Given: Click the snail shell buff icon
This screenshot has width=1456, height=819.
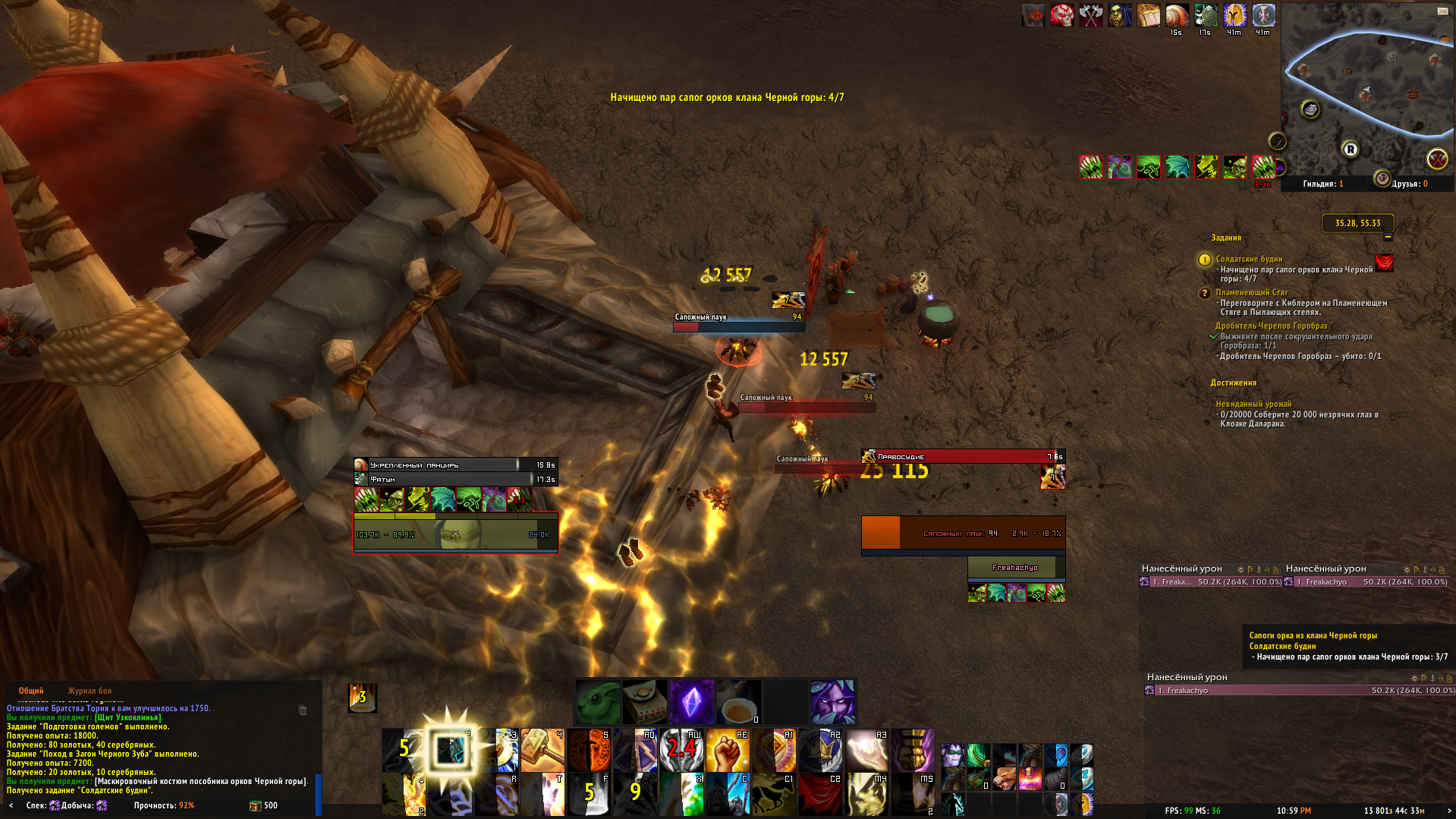Looking at the screenshot, I should (1177, 15).
